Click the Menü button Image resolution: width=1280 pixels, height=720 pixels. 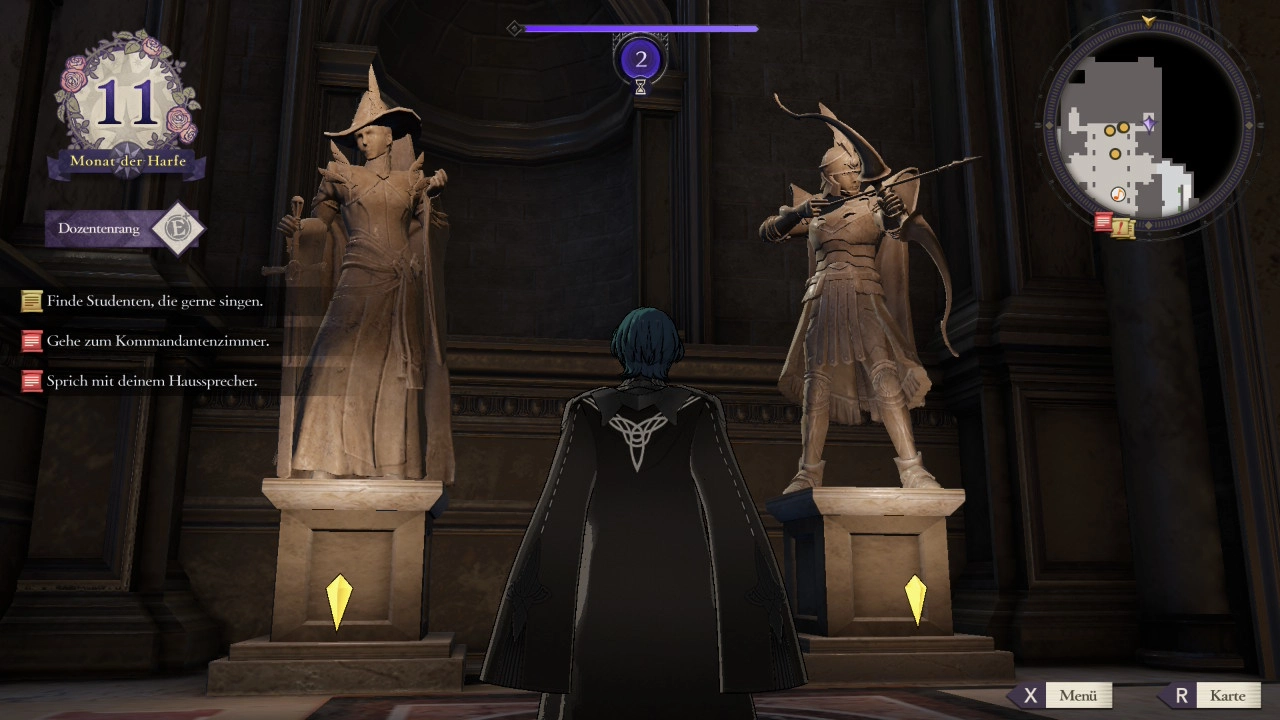click(1064, 695)
